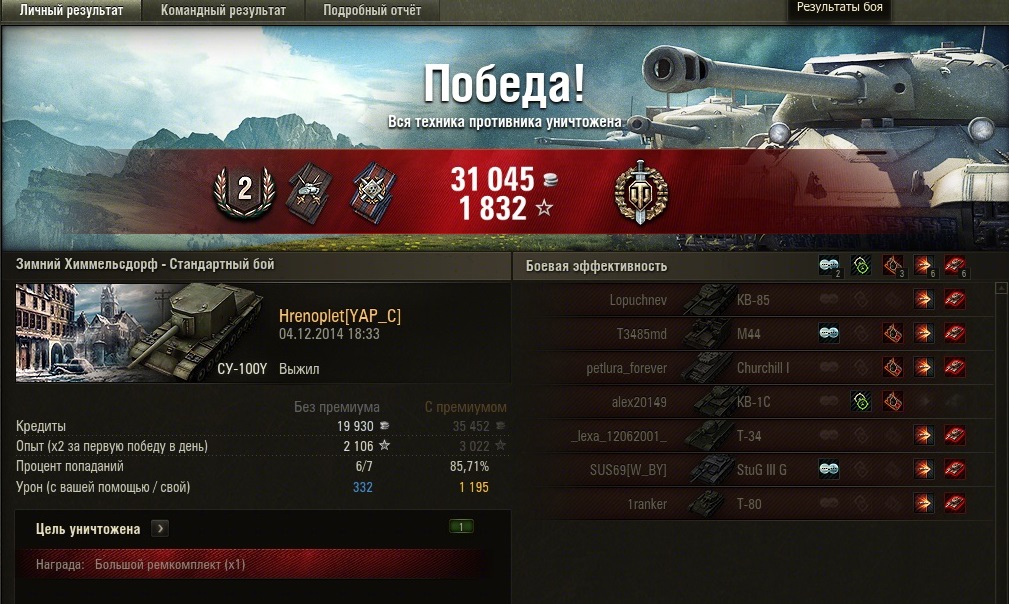1009x604 pixels.
Task: Click the crossed-swords tank medal icon
Action: 308,192
